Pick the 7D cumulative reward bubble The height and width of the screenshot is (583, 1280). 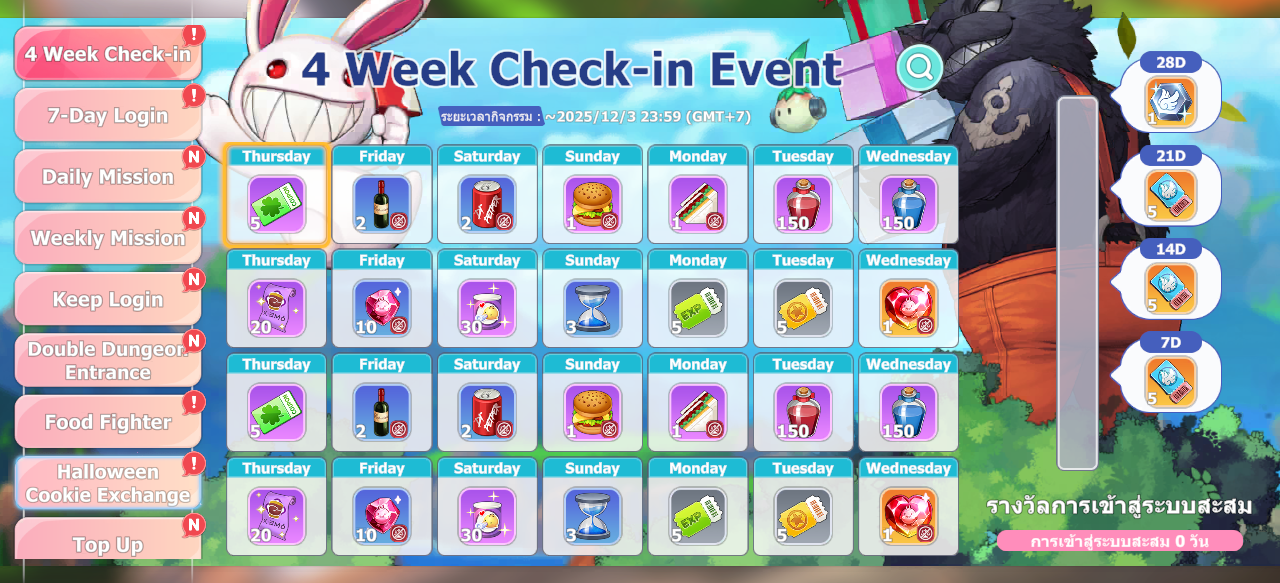(x=1171, y=376)
